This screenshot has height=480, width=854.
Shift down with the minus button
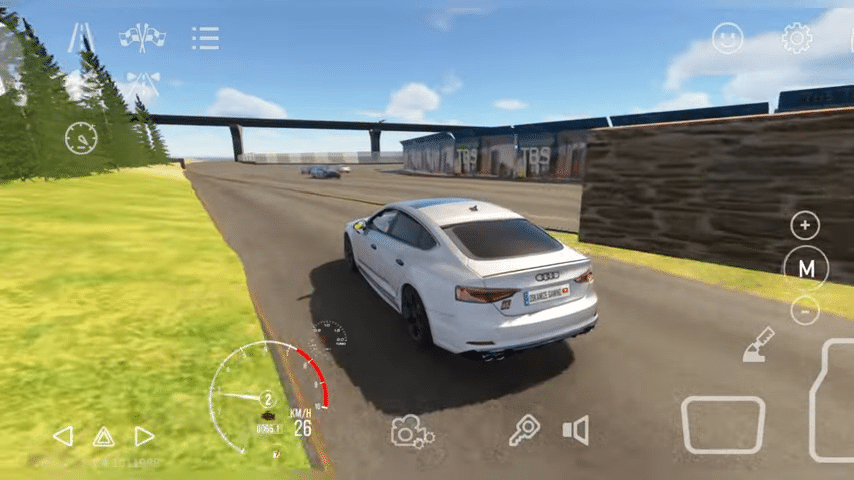point(805,311)
